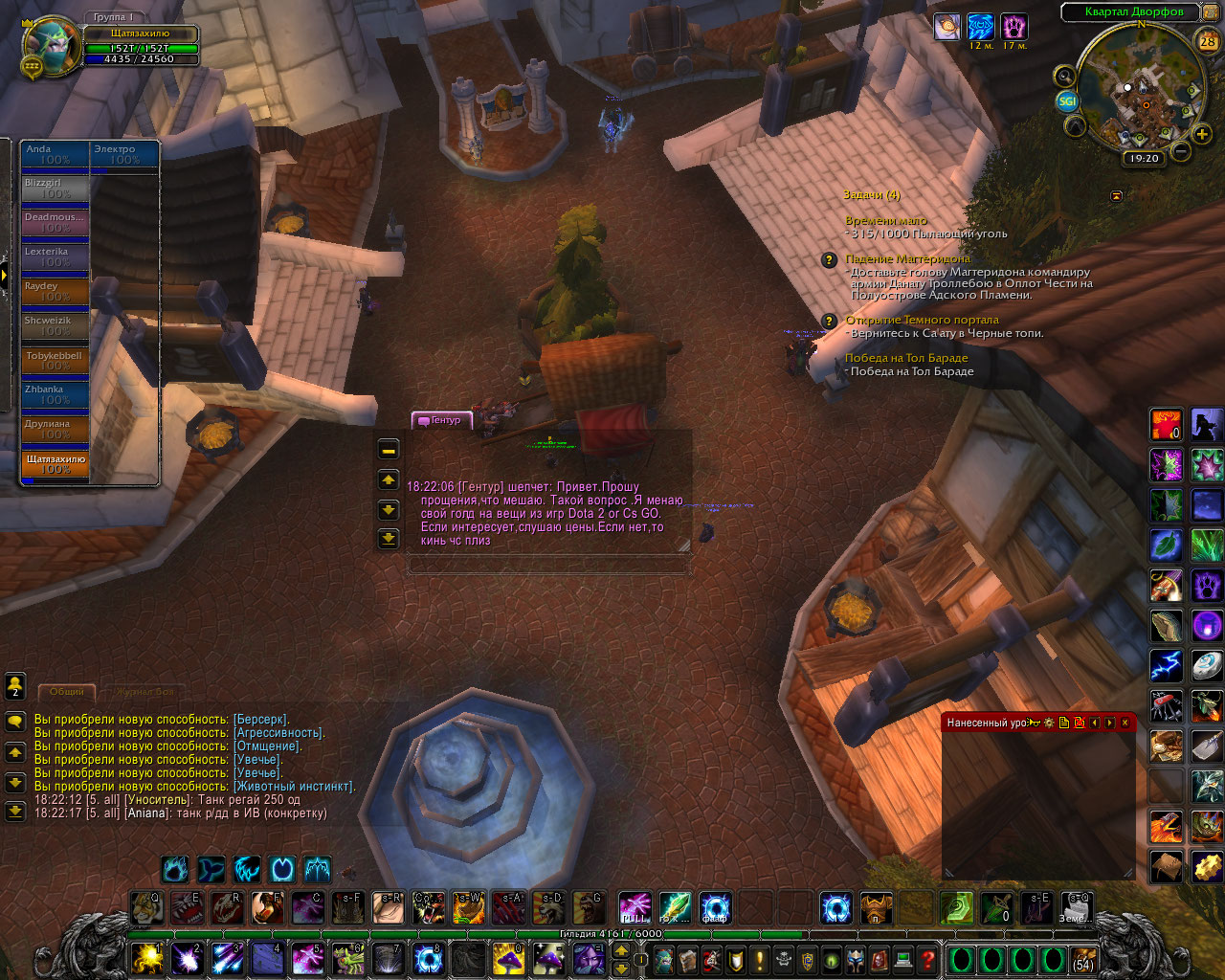Open the backpack showing 54 free slots
Viewport: 1225px width, 980px height.
point(1083,959)
